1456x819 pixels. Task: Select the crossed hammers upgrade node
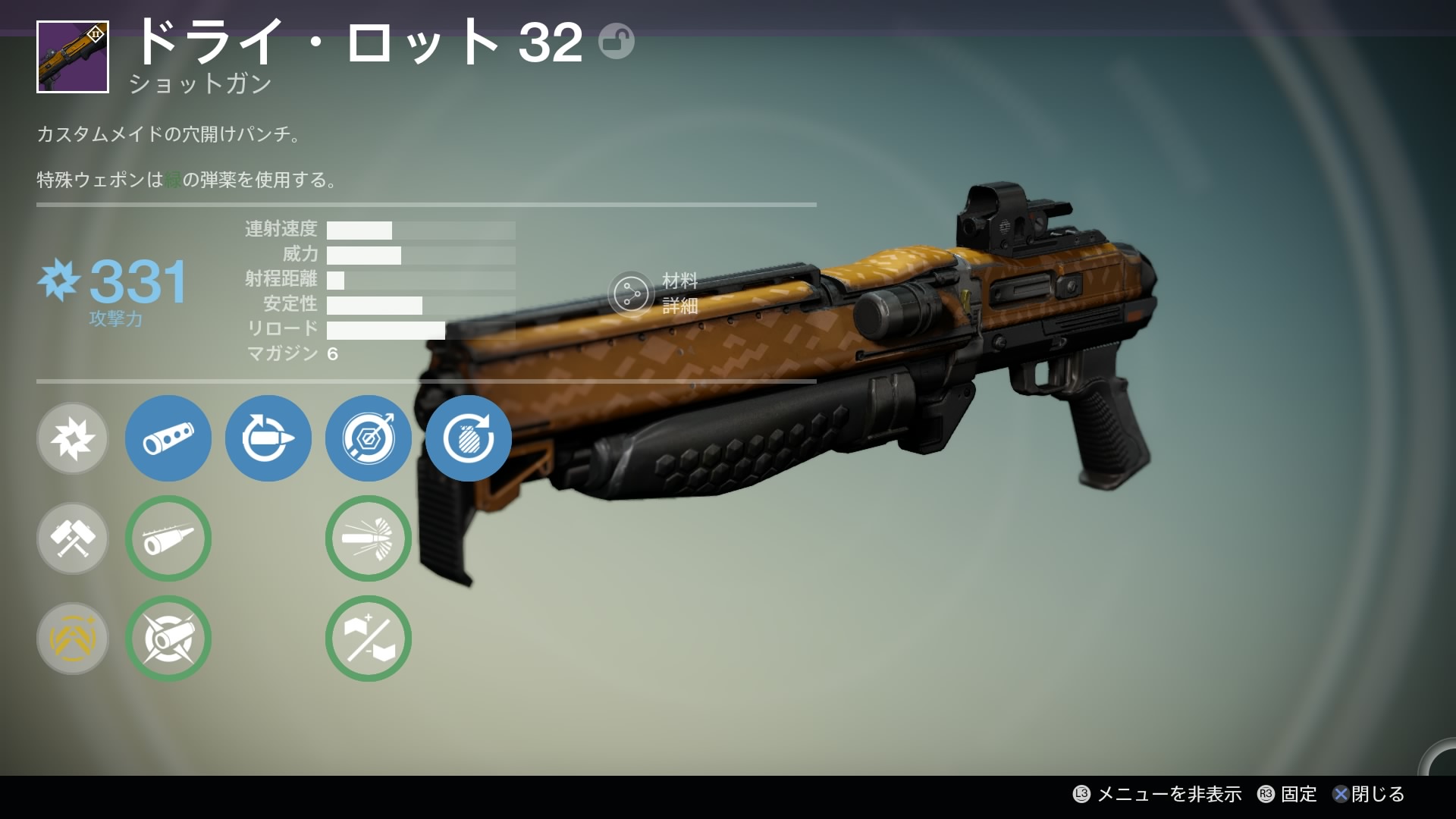click(x=73, y=538)
